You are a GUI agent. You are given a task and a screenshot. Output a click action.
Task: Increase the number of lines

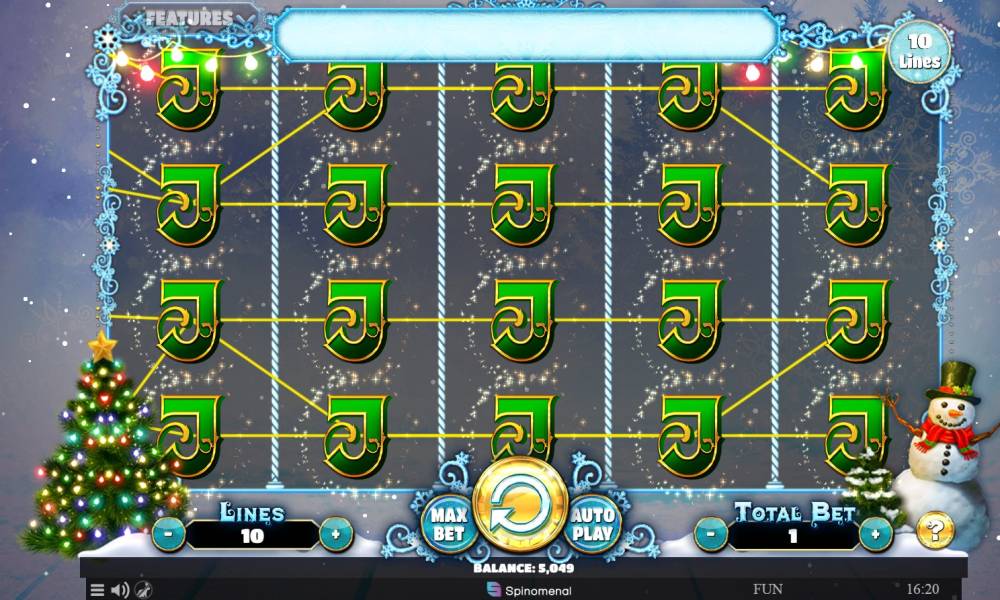click(336, 535)
